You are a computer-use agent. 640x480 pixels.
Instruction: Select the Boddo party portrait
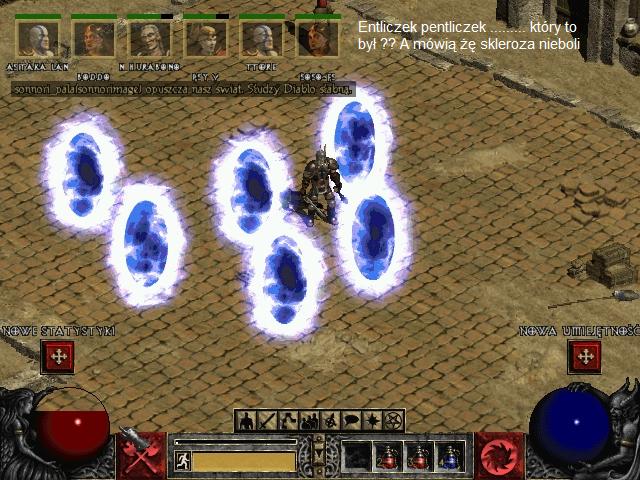(x=93, y=39)
